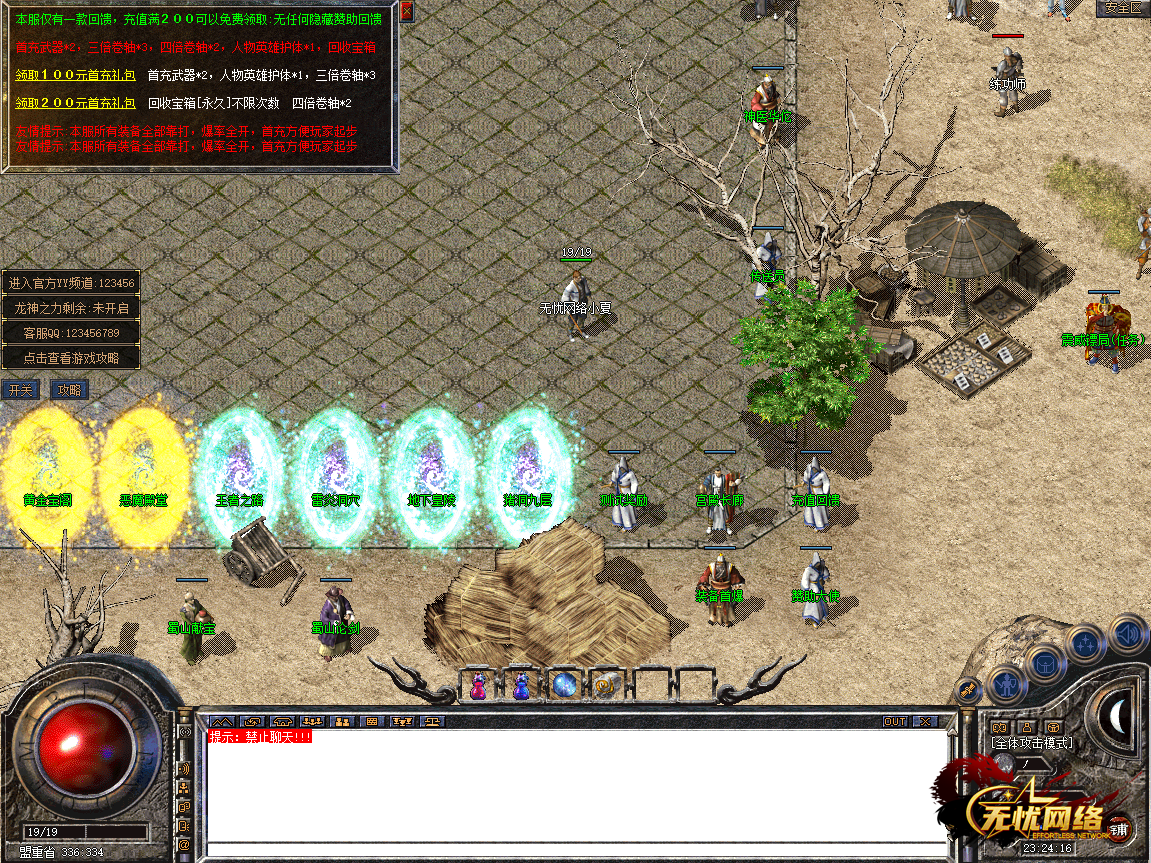Open the skills sparkle round button

pos(1086,643)
